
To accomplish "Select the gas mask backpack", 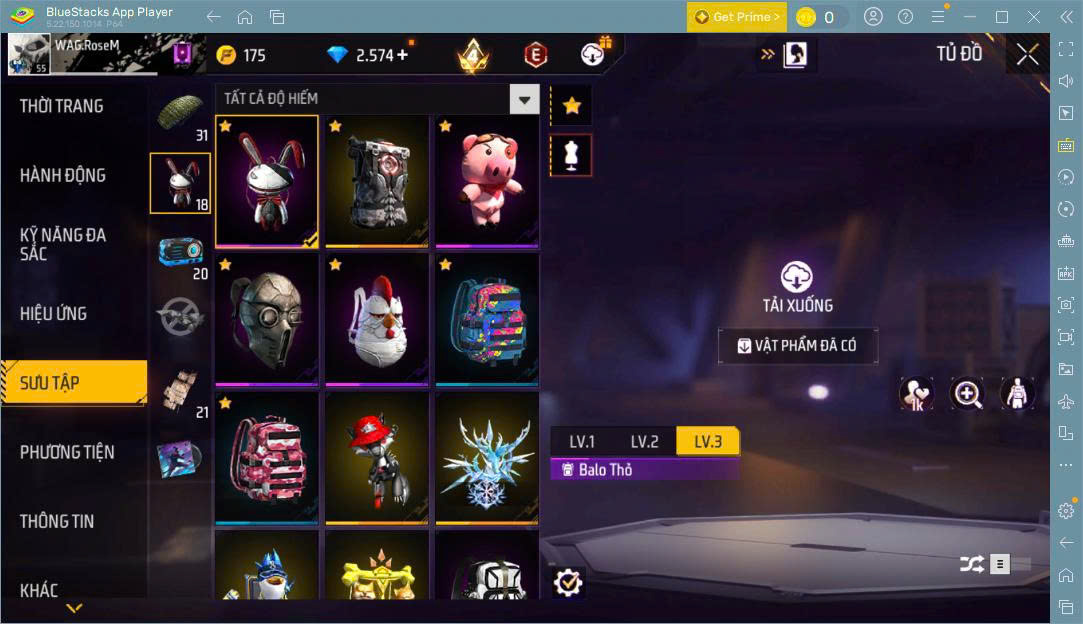I will tap(267, 319).
